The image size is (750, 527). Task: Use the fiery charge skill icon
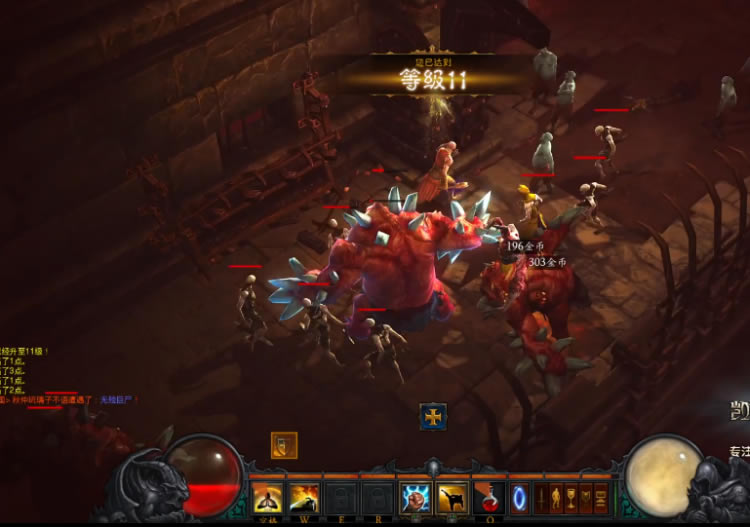pyautogui.click(x=303, y=497)
